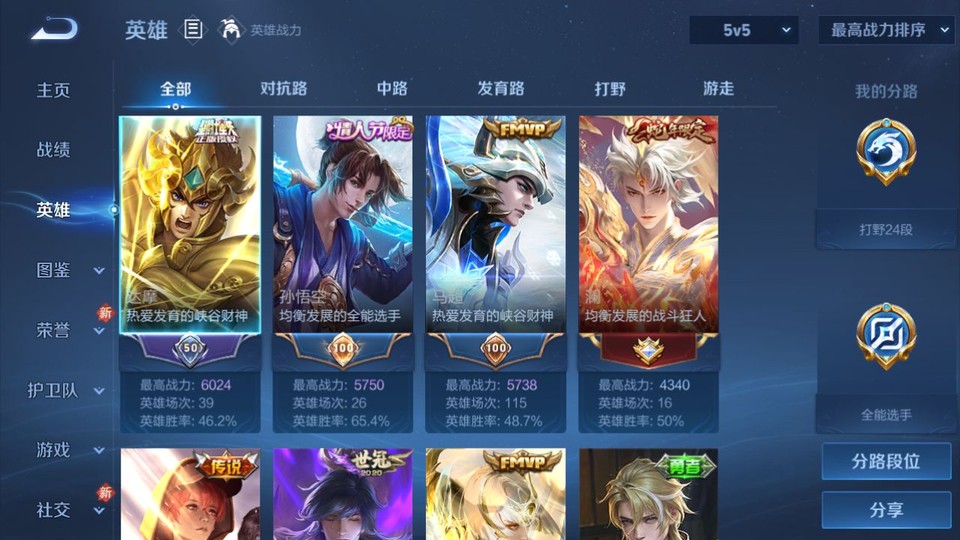The width and height of the screenshot is (960, 540).
Task: Expand the 荣誉 sidebar section
Action: click(66, 330)
